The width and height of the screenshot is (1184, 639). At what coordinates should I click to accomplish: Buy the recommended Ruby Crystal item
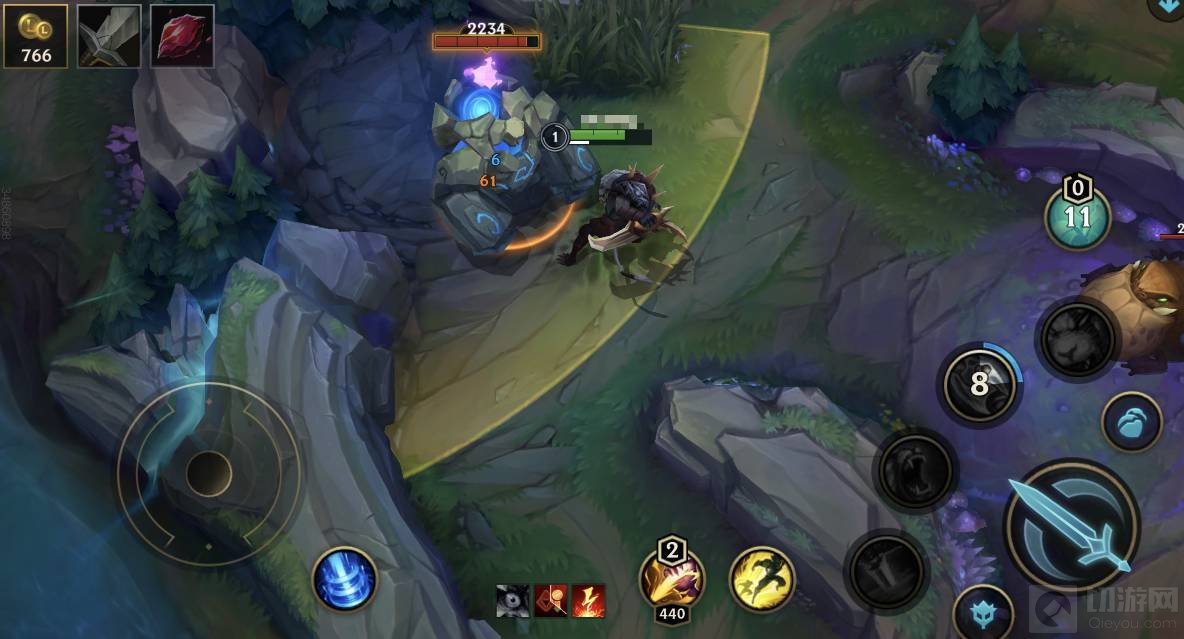click(182, 36)
